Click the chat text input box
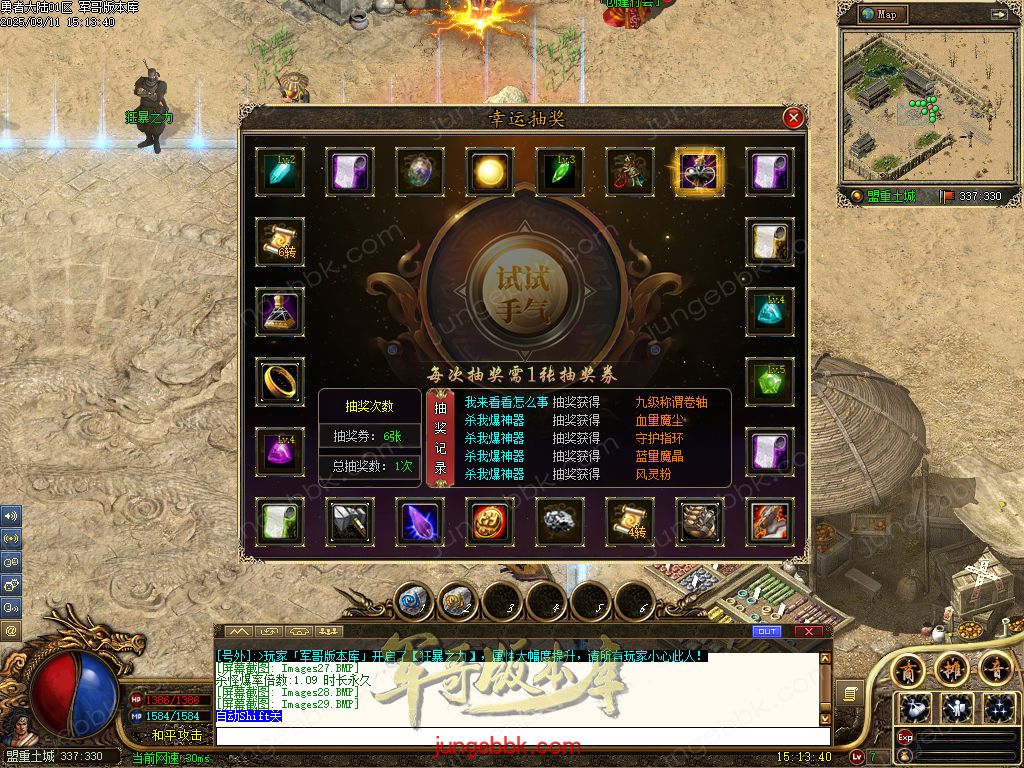This screenshot has width=1024, height=768. tap(520, 737)
